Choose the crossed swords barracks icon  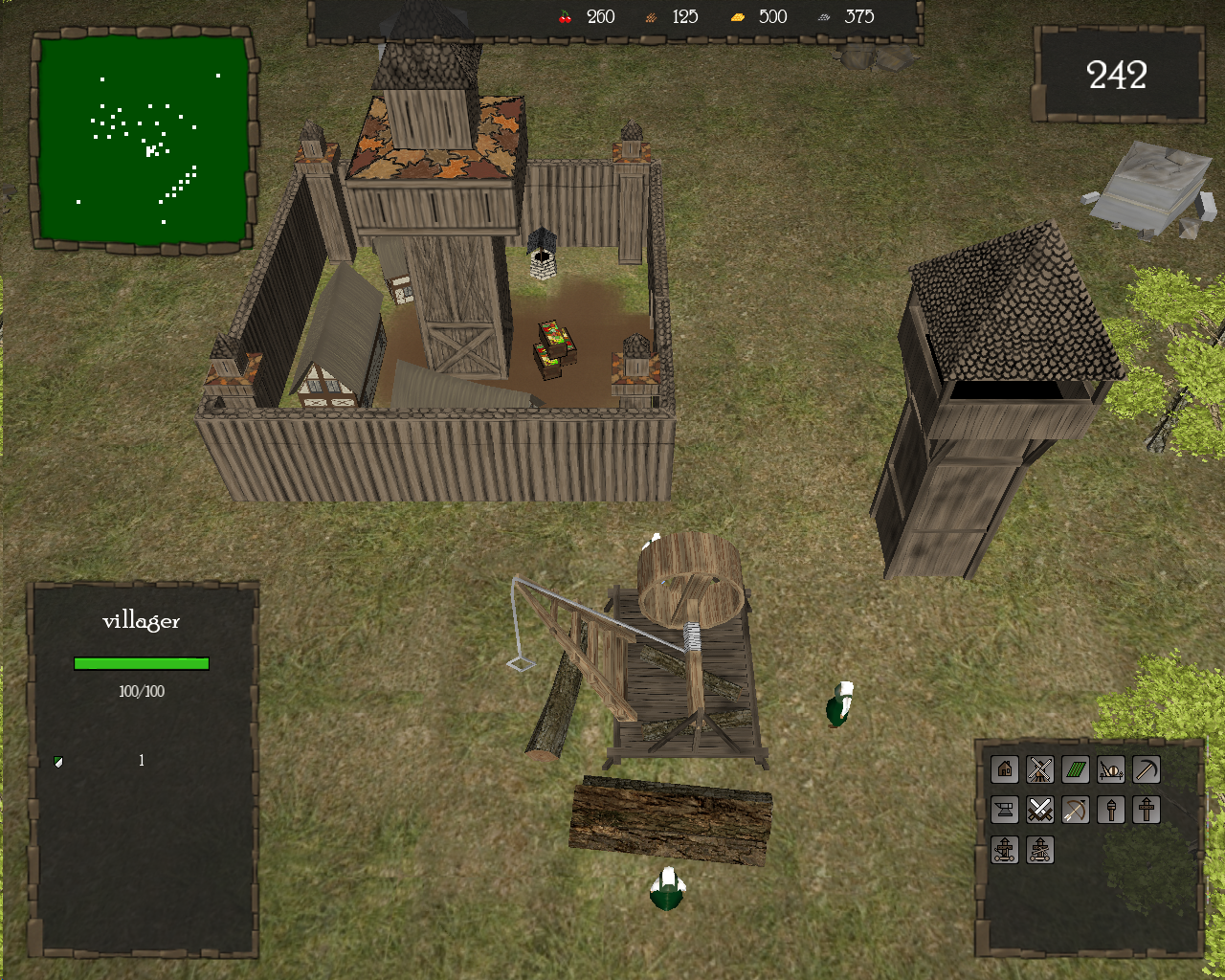pos(1040,810)
